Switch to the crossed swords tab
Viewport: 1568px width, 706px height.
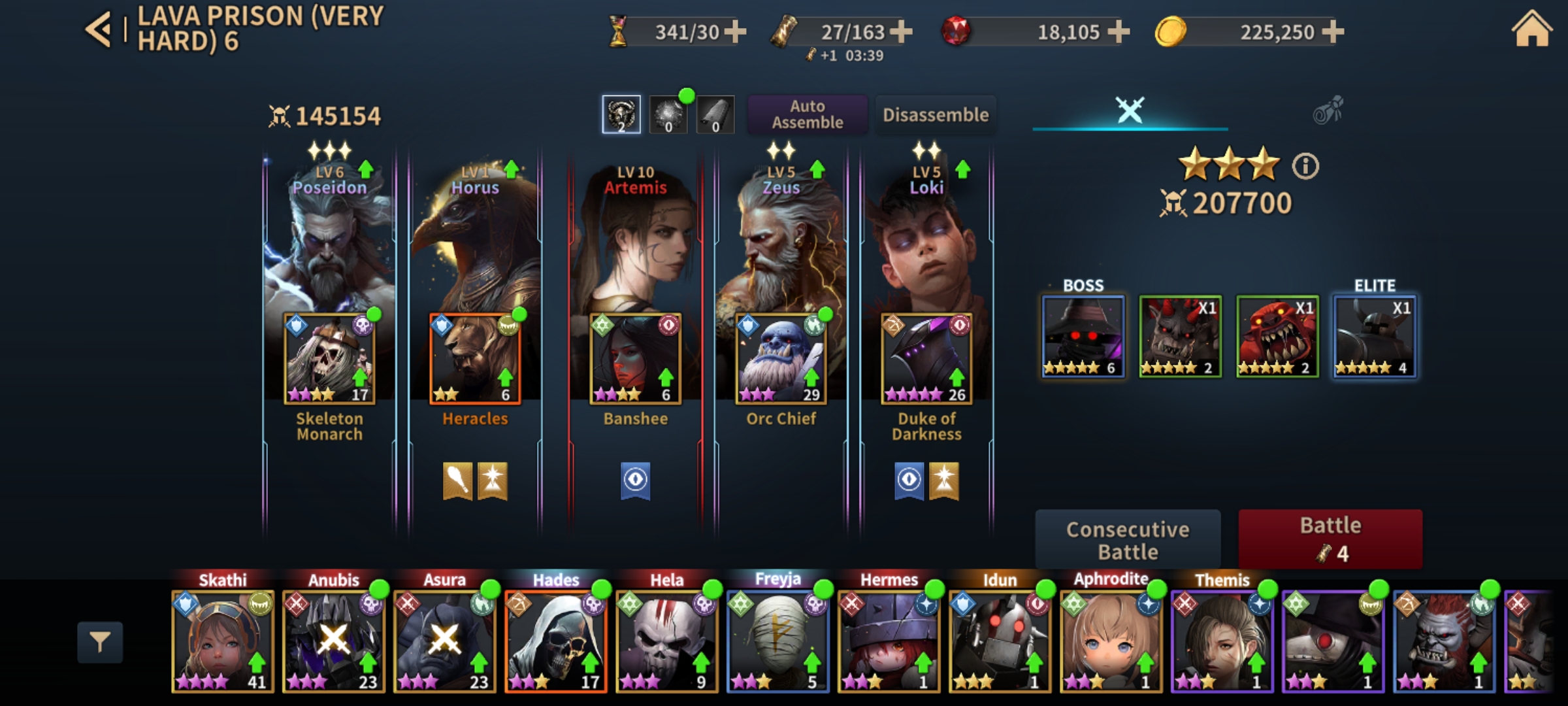1130,110
